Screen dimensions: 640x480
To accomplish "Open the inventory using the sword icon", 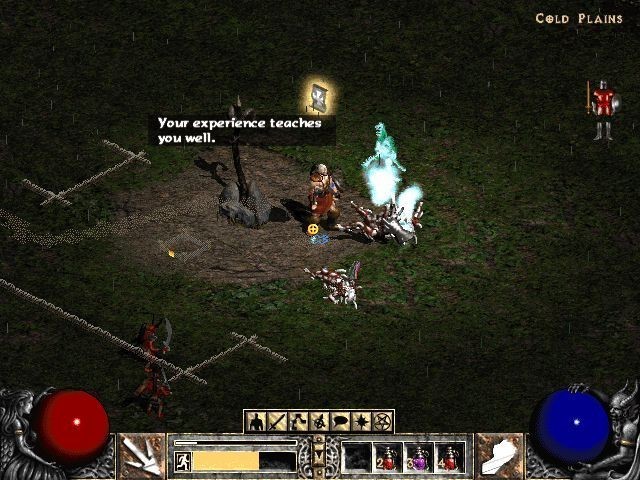I will (x=276, y=422).
